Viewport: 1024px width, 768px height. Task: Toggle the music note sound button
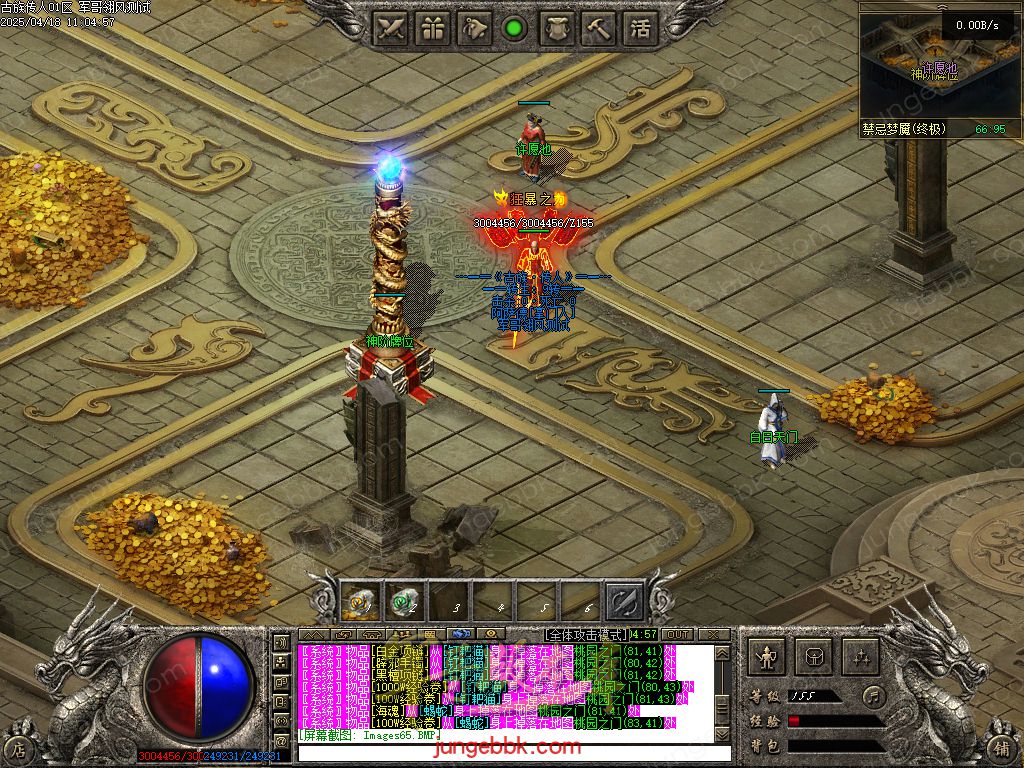874,695
